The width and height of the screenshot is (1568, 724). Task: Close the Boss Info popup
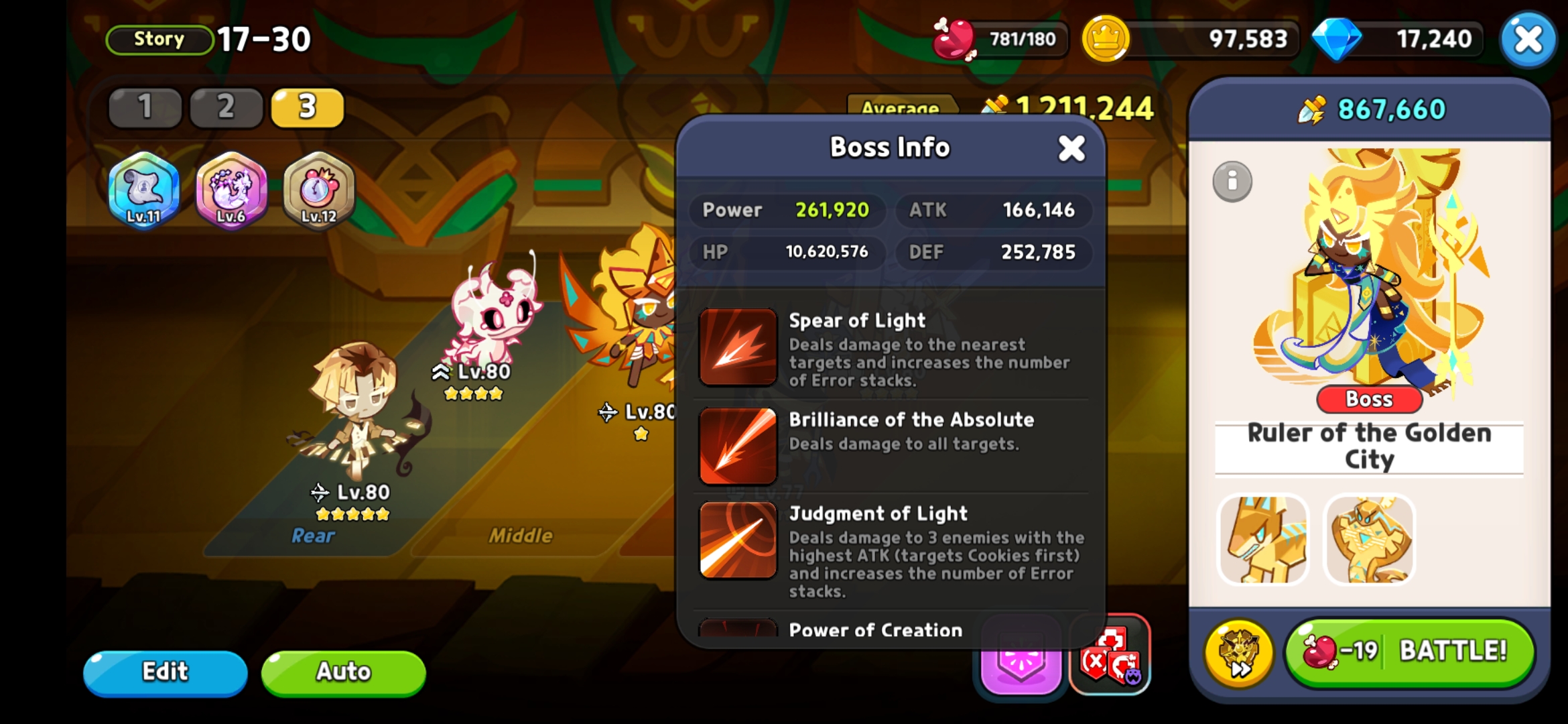[1071, 149]
